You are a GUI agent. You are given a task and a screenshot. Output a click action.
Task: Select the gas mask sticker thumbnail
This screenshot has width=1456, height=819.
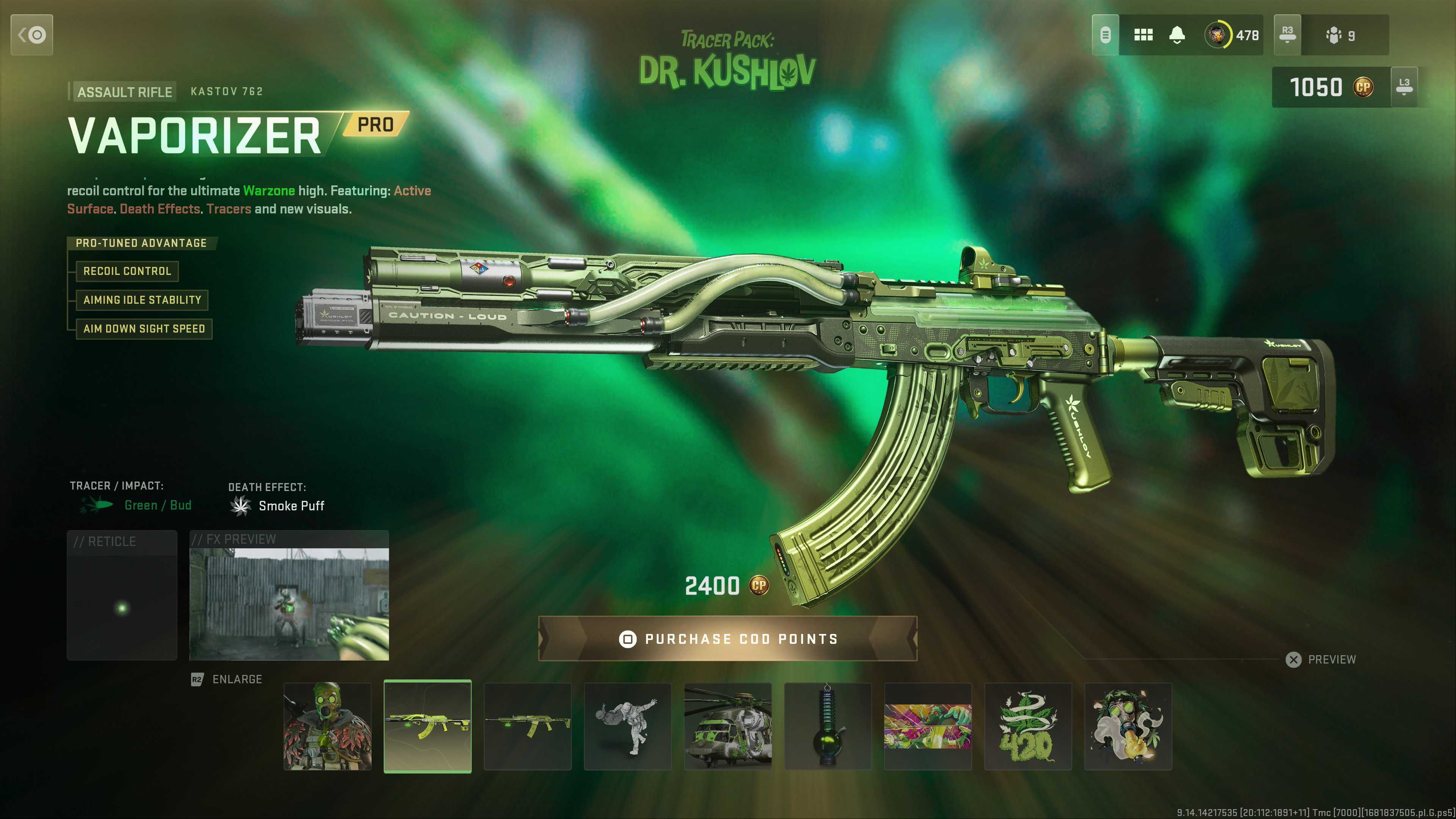1128,726
